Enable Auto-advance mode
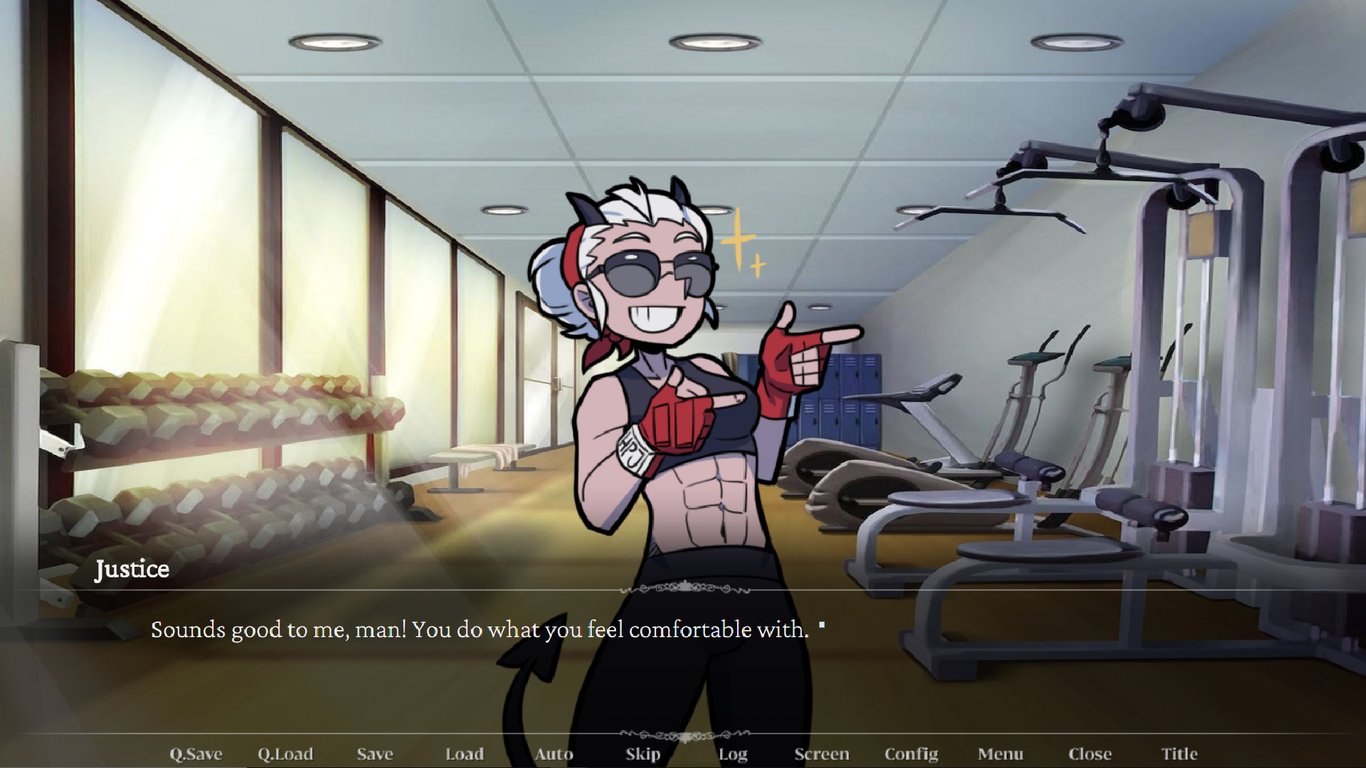 553,753
